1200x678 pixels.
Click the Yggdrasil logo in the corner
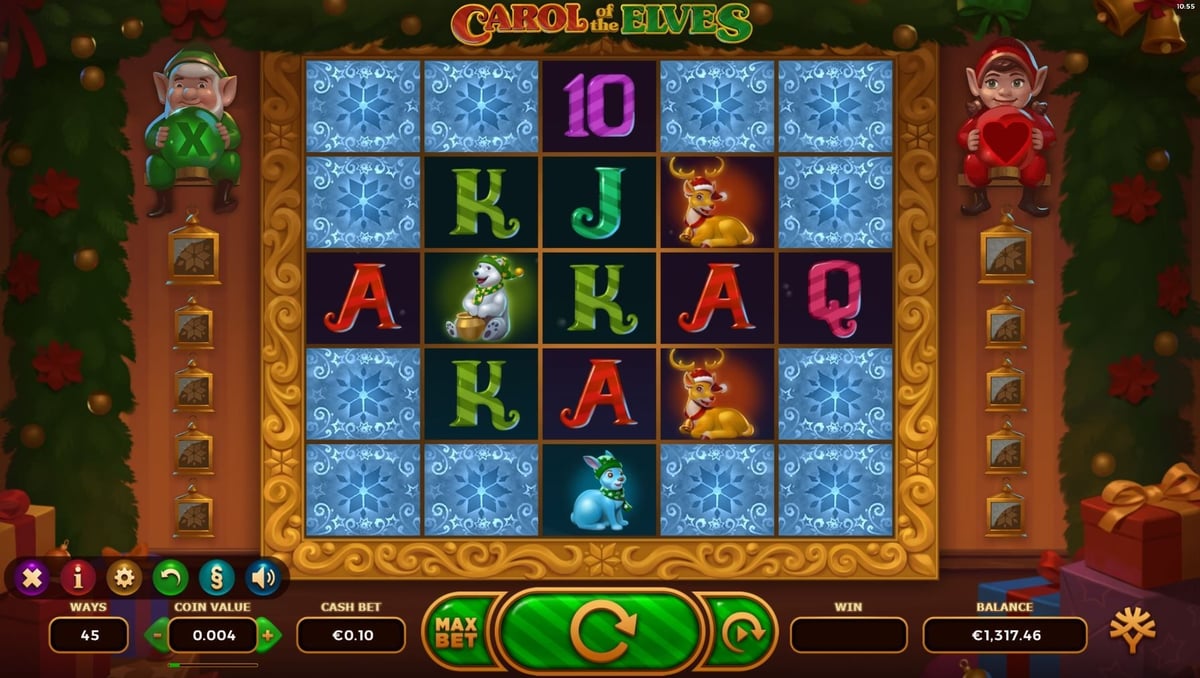[x=1132, y=631]
